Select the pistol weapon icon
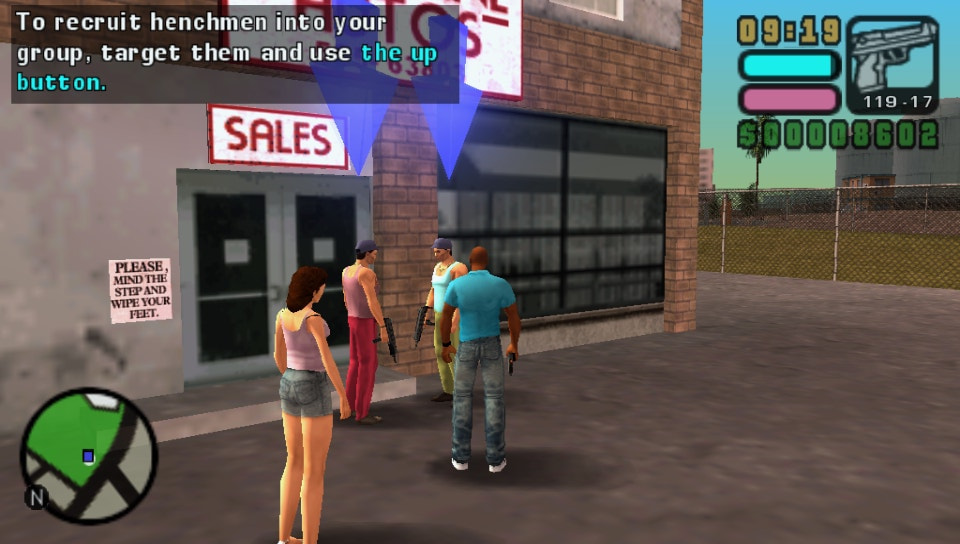The height and width of the screenshot is (544, 960). click(x=892, y=60)
